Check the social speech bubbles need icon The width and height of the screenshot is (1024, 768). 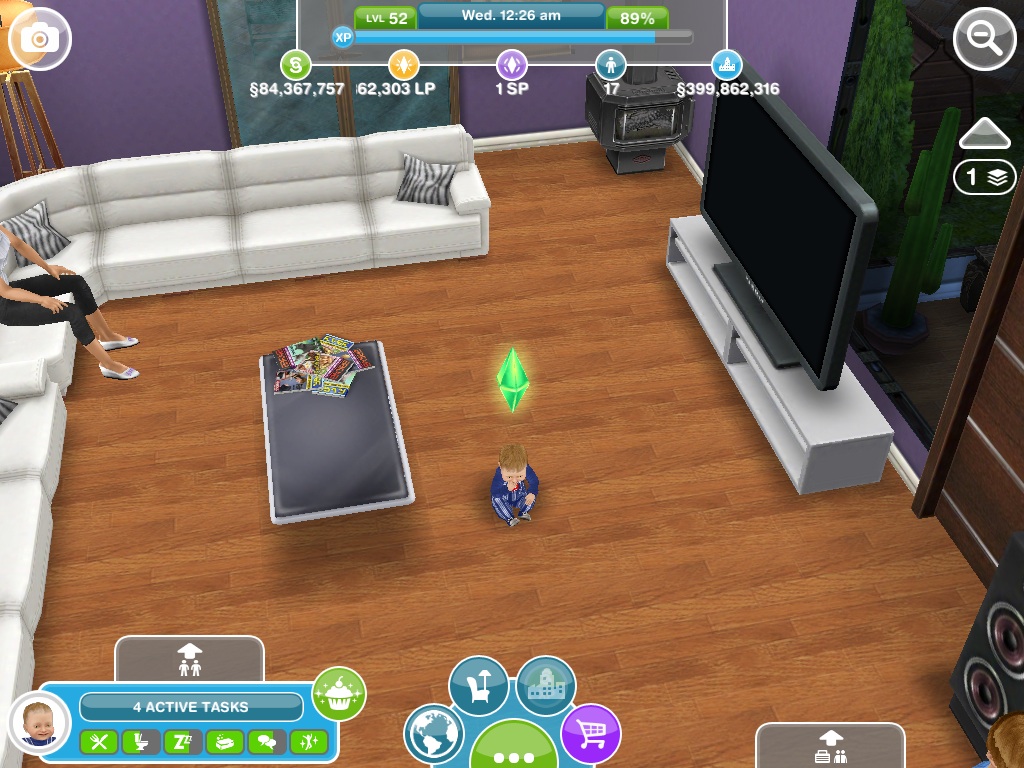(x=267, y=742)
